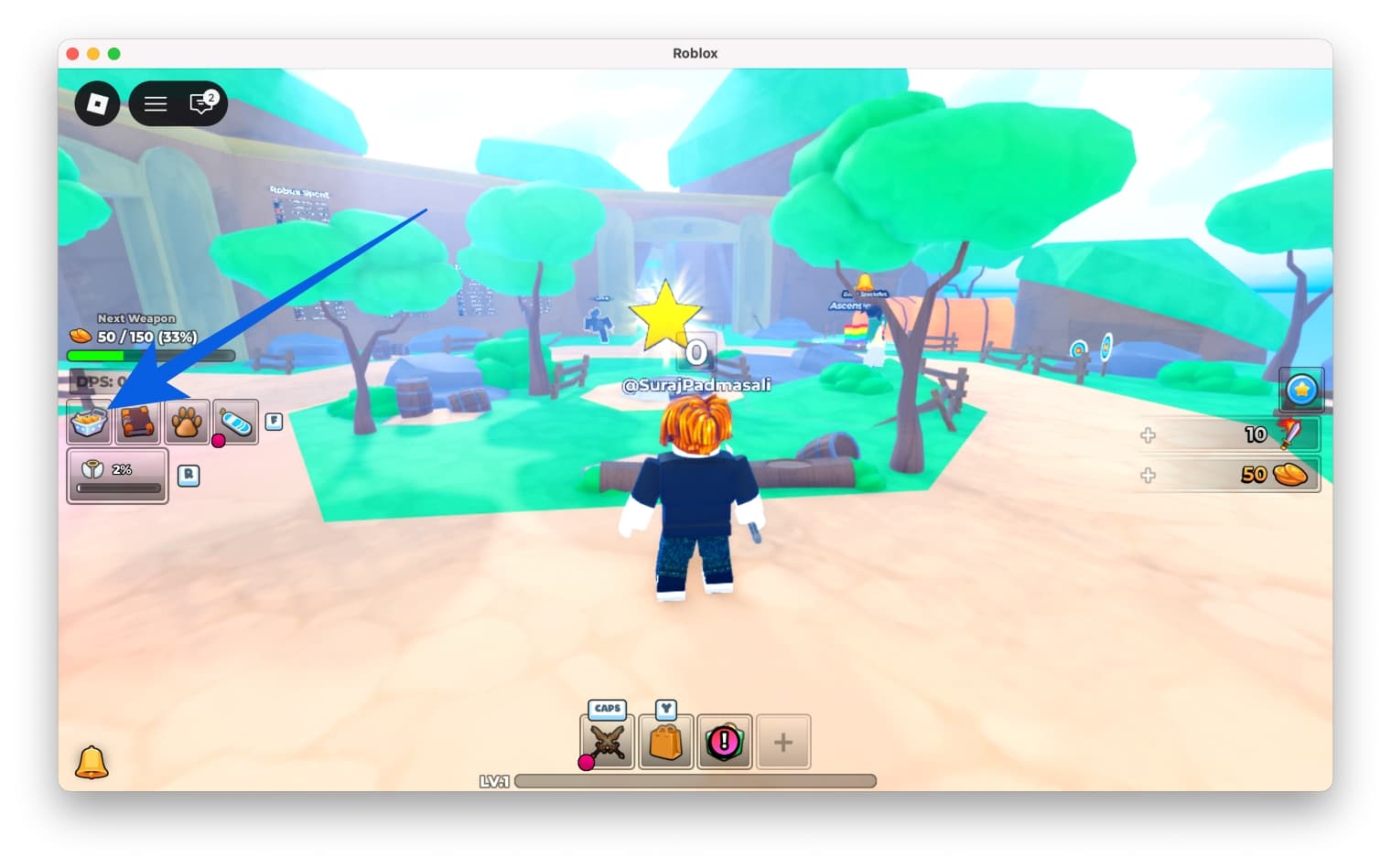1391x868 pixels.
Task: Open the hamburger menu
Action: [155, 103]
